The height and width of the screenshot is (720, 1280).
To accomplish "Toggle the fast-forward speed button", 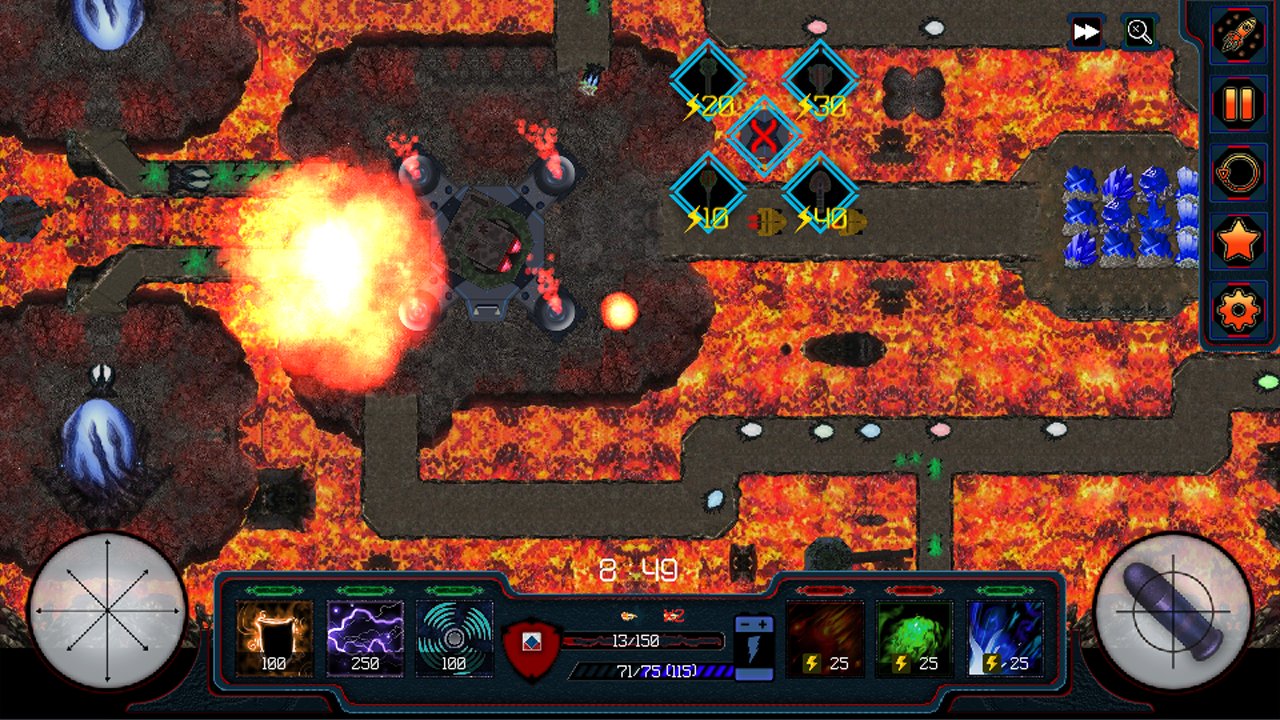I will pos(1085,32).
